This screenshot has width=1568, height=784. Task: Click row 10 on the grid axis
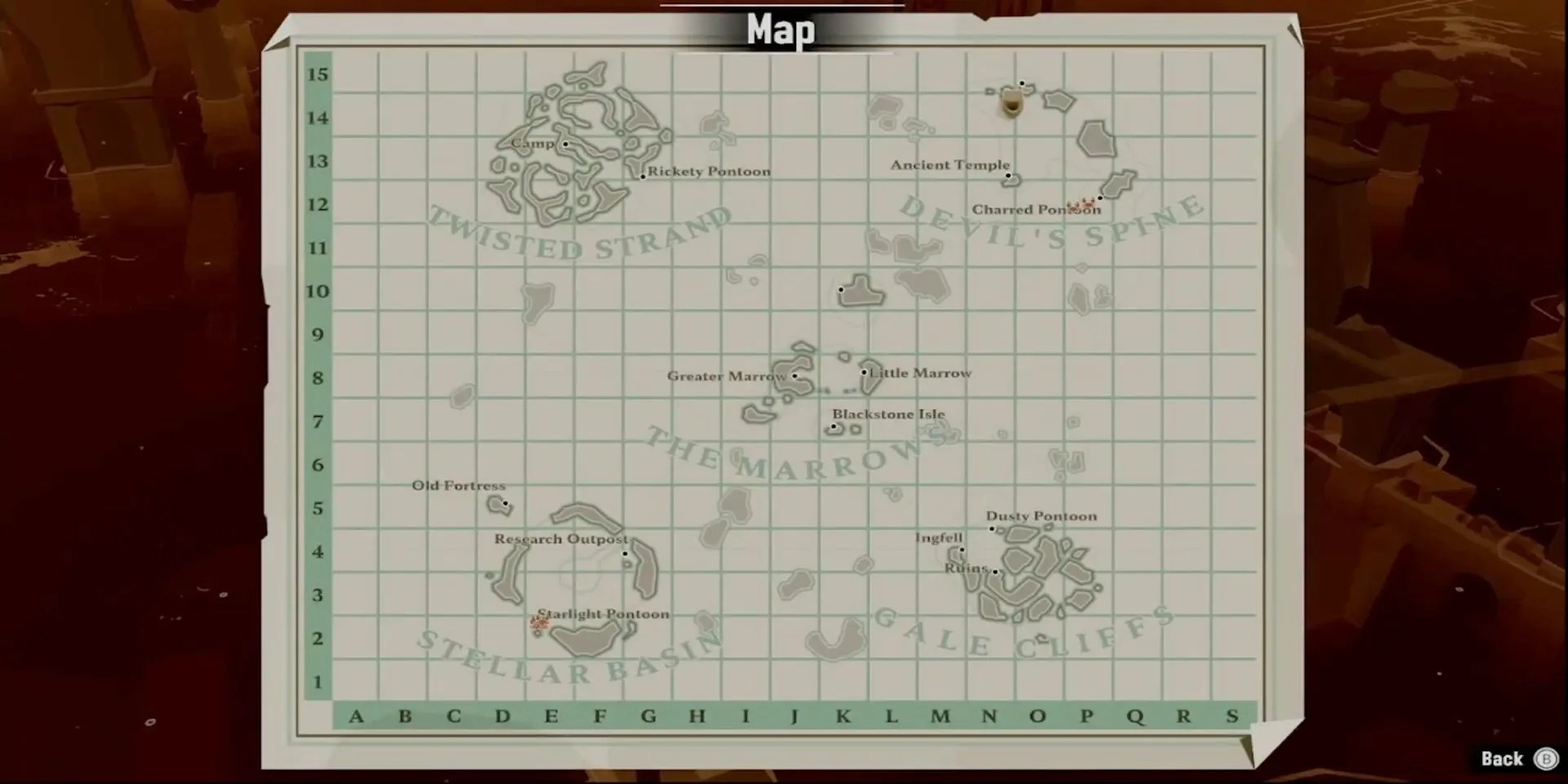[x=319, y=292]
